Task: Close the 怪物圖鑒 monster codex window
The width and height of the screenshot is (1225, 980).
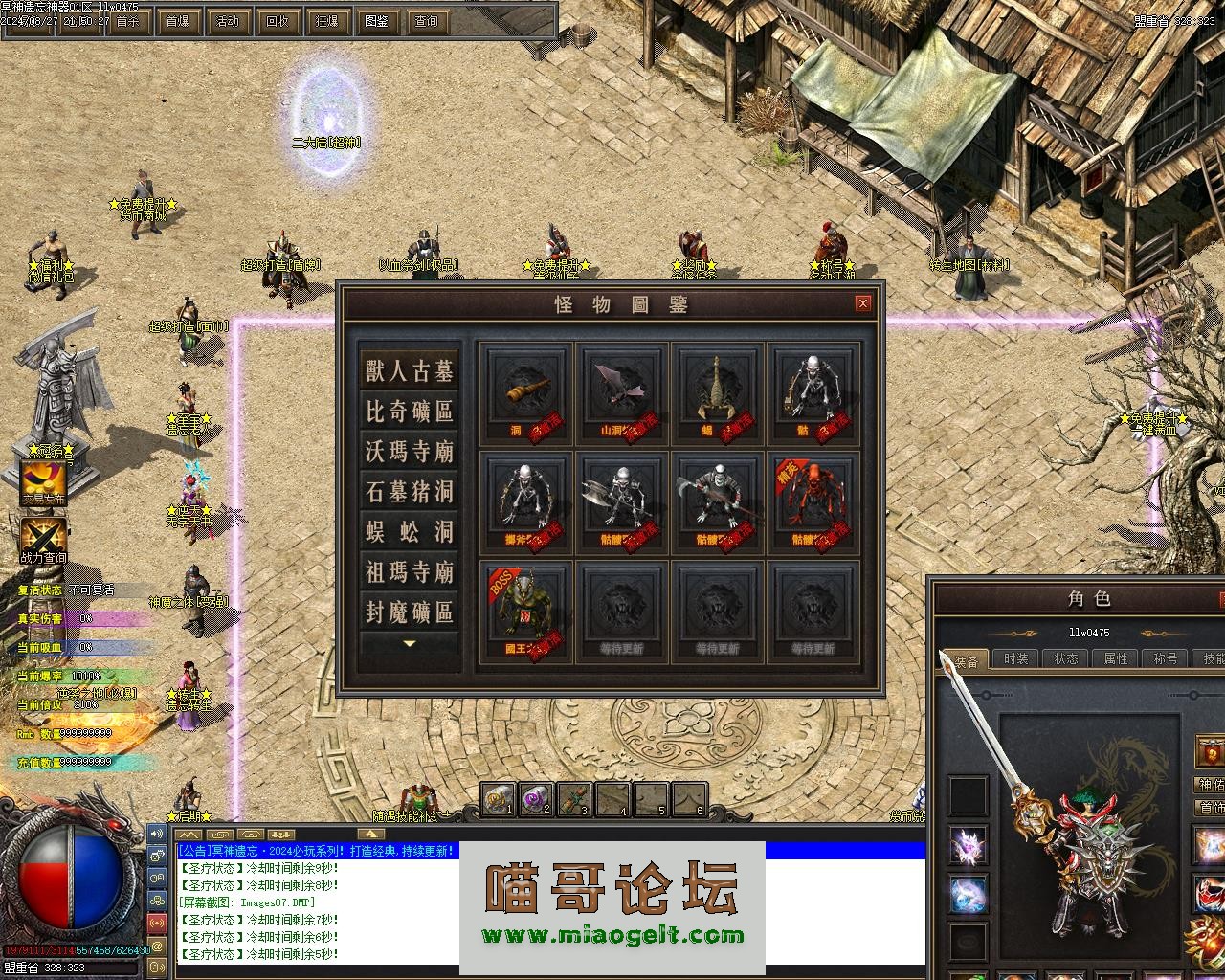Action: pos(863,303)
